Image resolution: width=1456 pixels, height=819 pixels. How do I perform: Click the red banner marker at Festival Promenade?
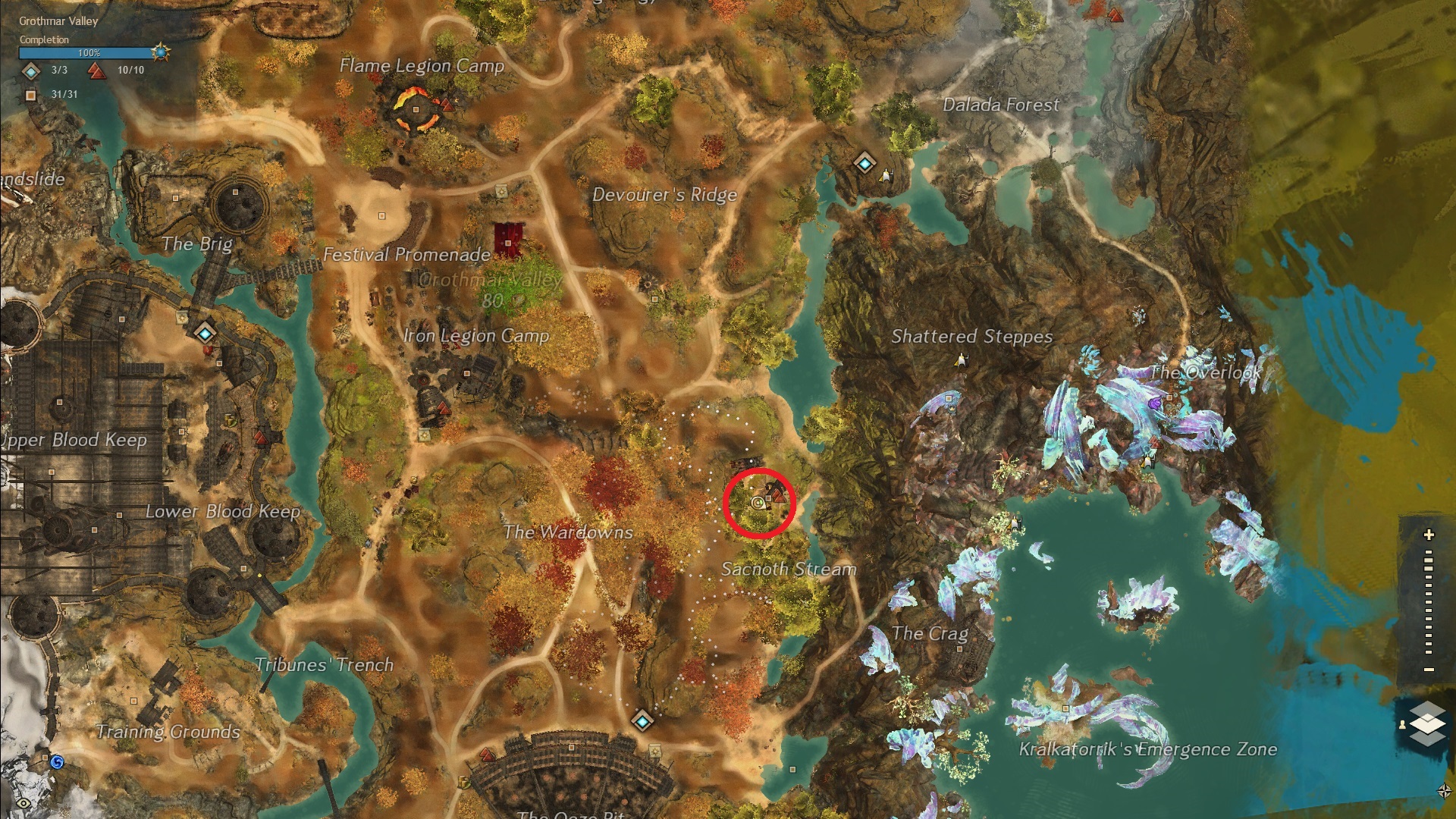click(508, 238)
